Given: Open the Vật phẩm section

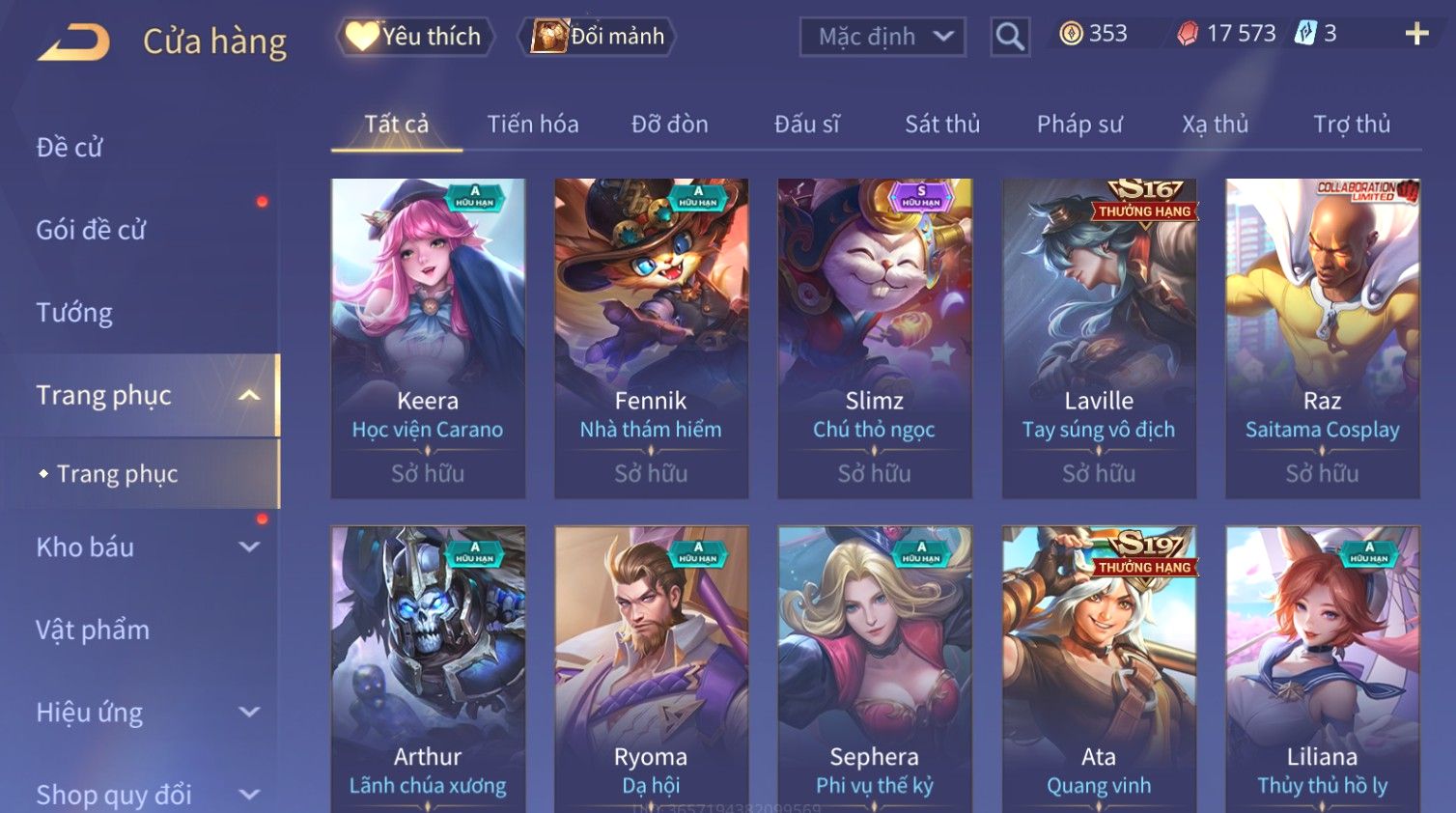Looking at the screenshot, I should pos(93,631).
